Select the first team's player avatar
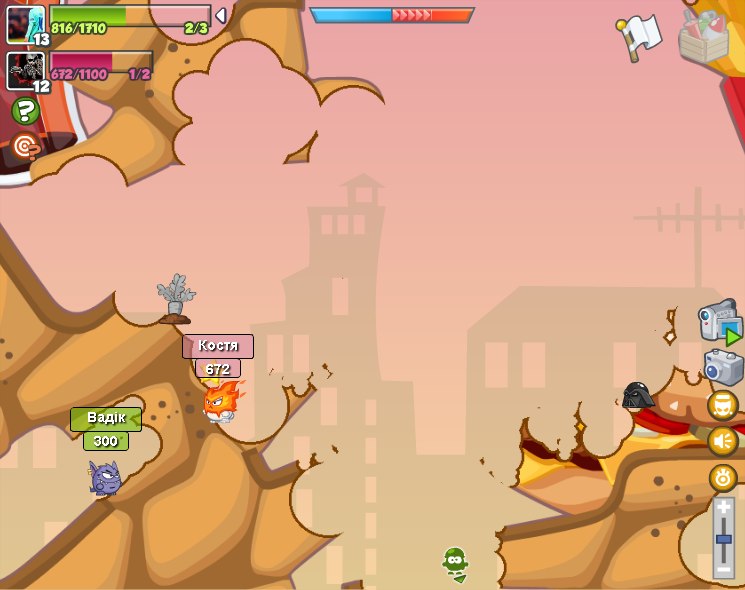745x590 pixels. tap(25, 24)
